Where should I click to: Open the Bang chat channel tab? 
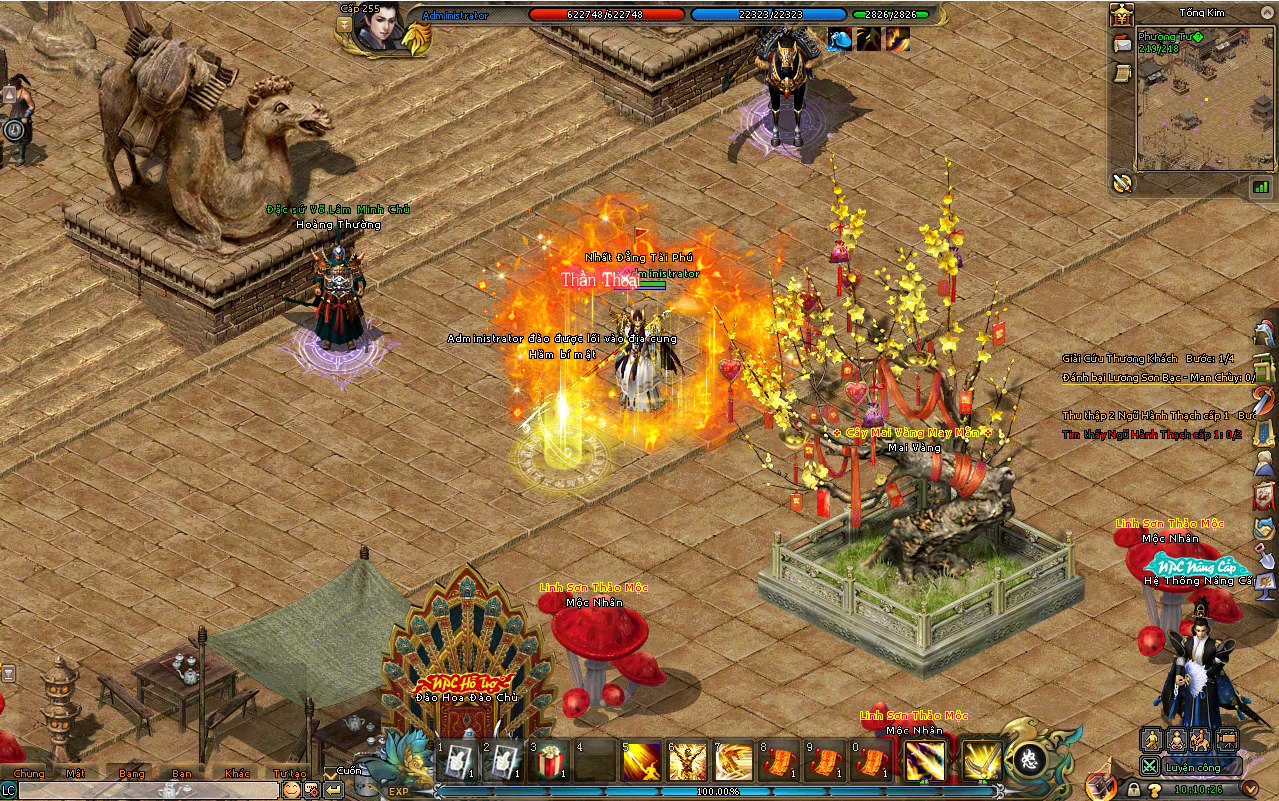(x=132, y=773)
